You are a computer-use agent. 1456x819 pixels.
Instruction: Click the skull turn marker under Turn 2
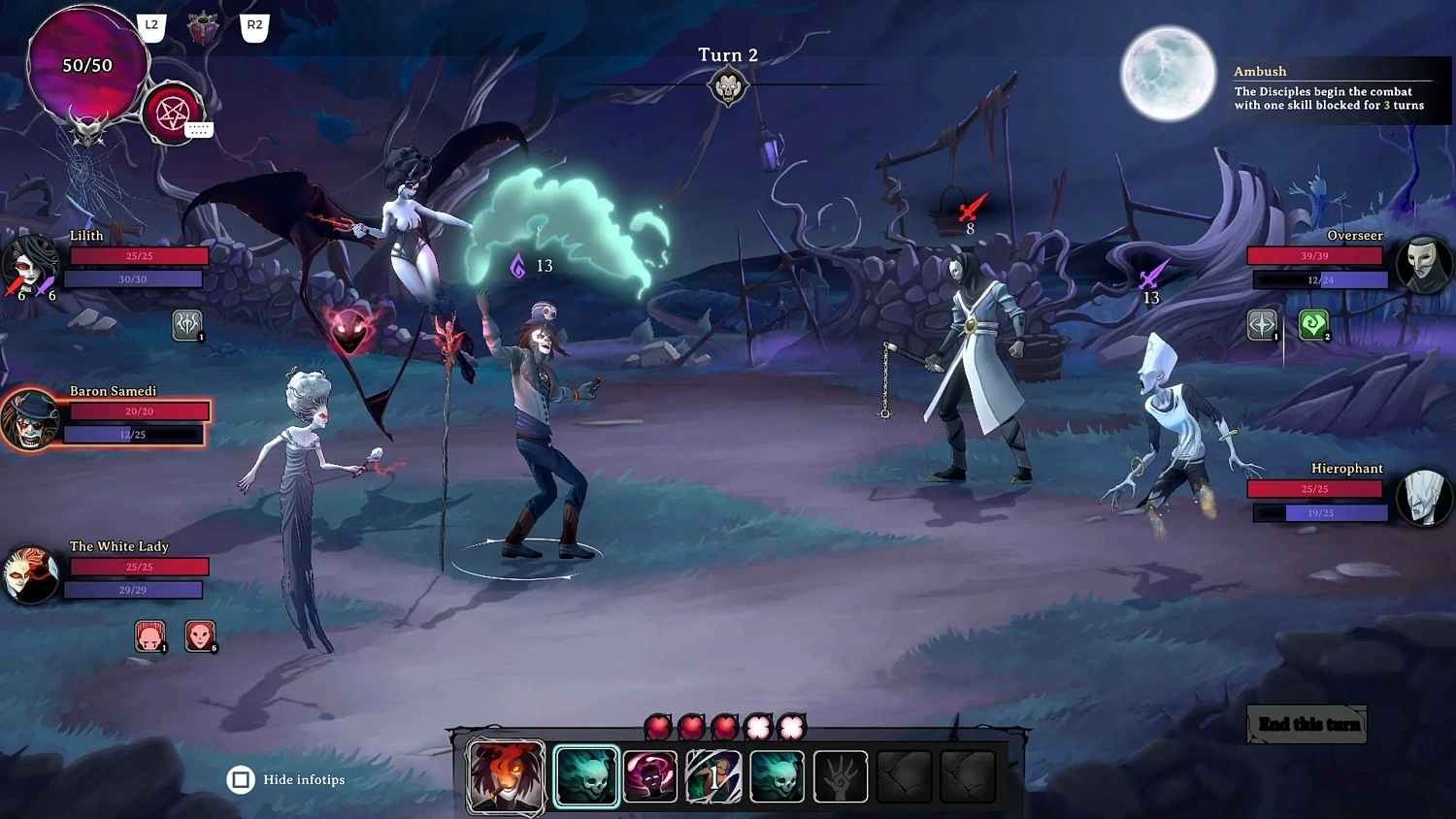[x=727, y=88]
